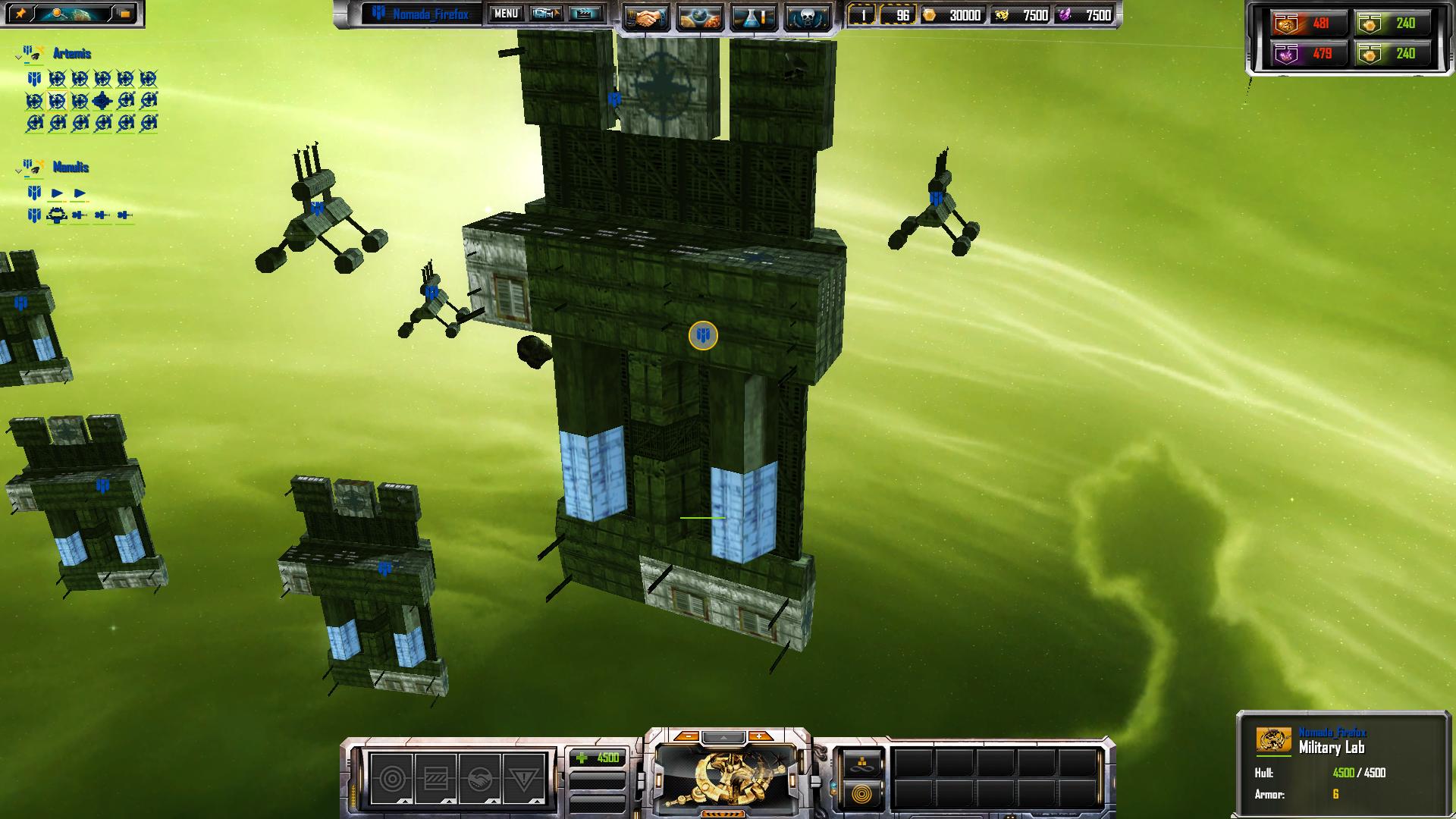Open the game MENU
1456x819 pixels.
coord(506,14)
